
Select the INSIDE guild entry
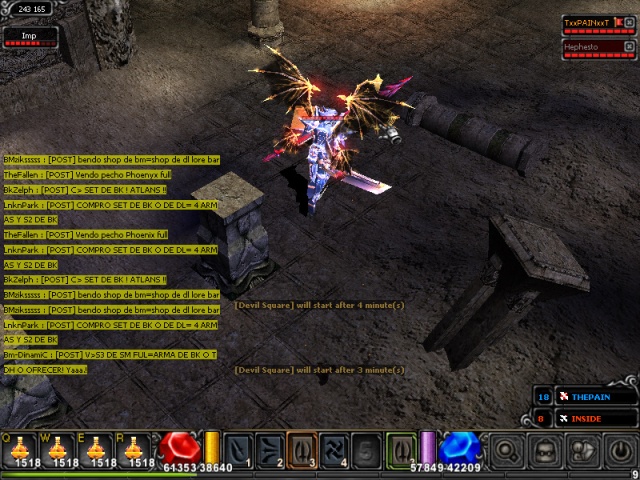tap(594, 418)
